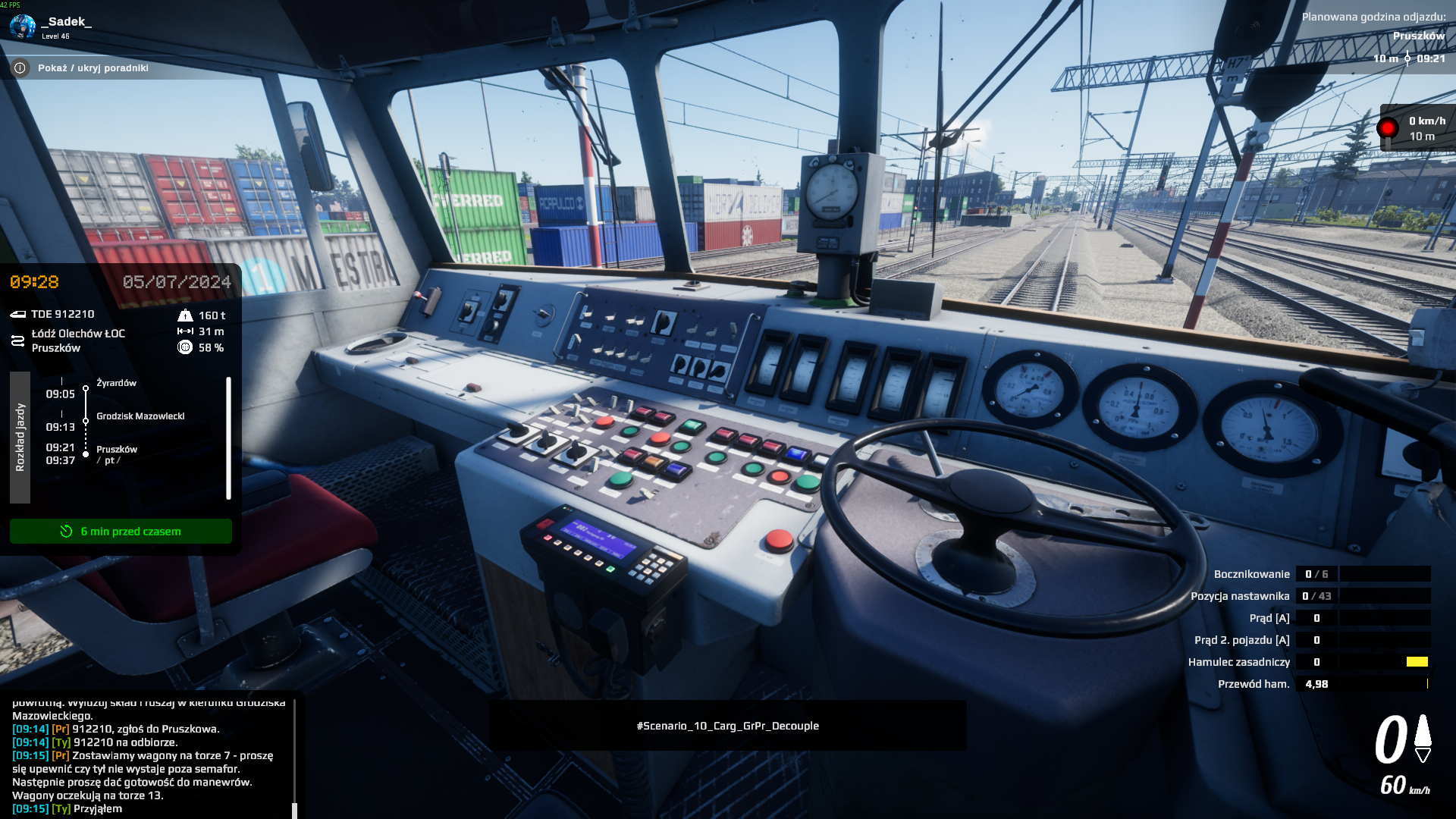Toggle the Pokaż / ukryj poradniki hint
The width and height of the screenshot is (1456, 819).
click(x=93, y=68)
